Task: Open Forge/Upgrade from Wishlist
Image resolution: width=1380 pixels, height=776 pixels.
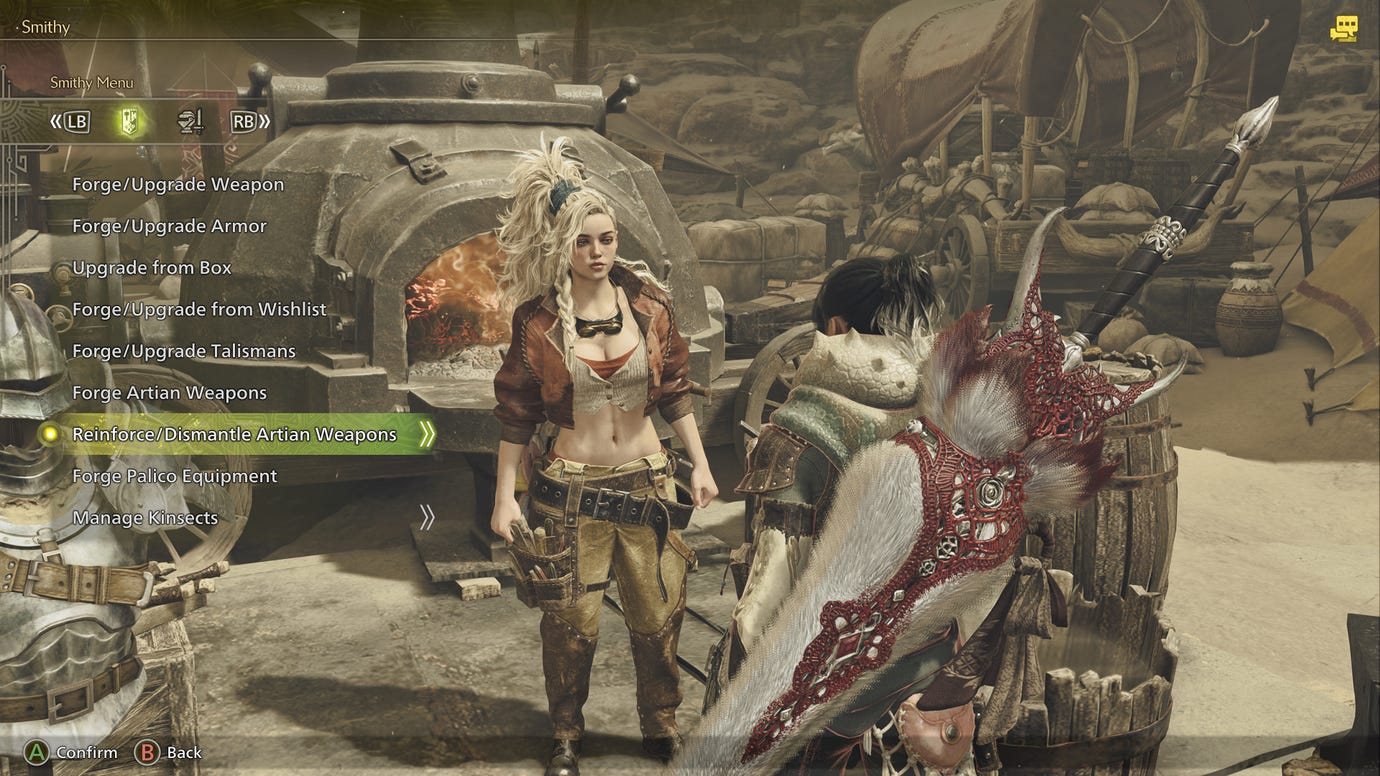Action: pos(199,309)
